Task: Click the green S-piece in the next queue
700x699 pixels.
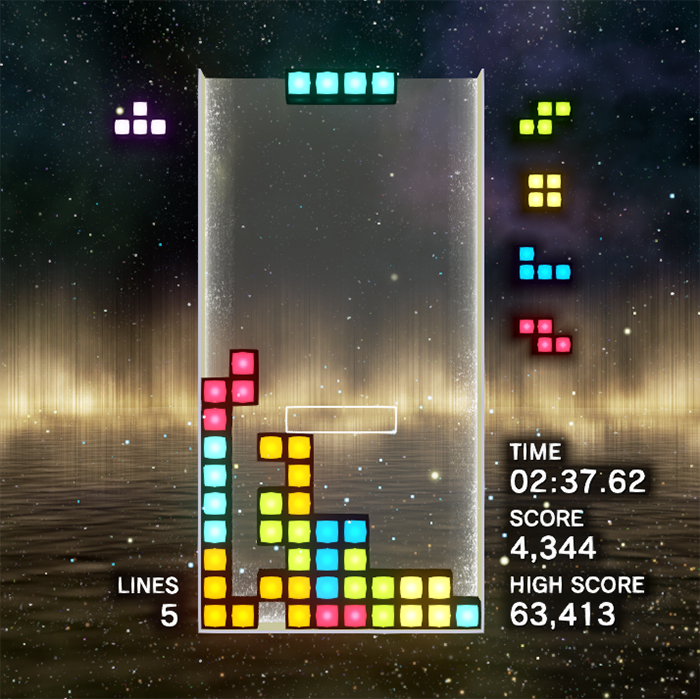Action: coord(545,118)
